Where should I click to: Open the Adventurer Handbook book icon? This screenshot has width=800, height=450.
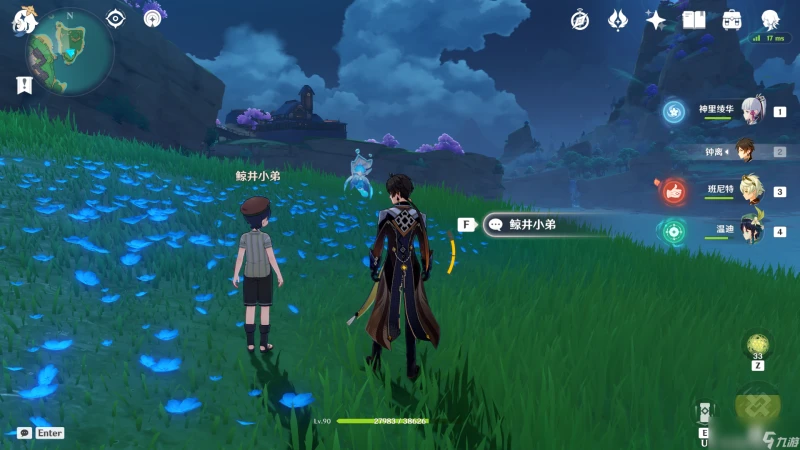pos(694,19)
